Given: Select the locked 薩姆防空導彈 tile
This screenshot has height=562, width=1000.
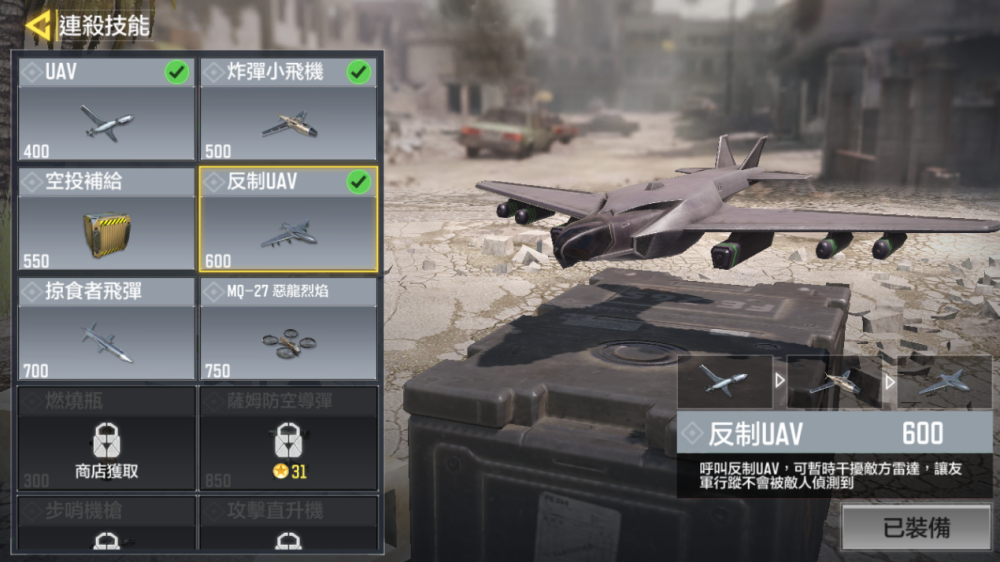Looking at the screenshot, I should (288, 438).
